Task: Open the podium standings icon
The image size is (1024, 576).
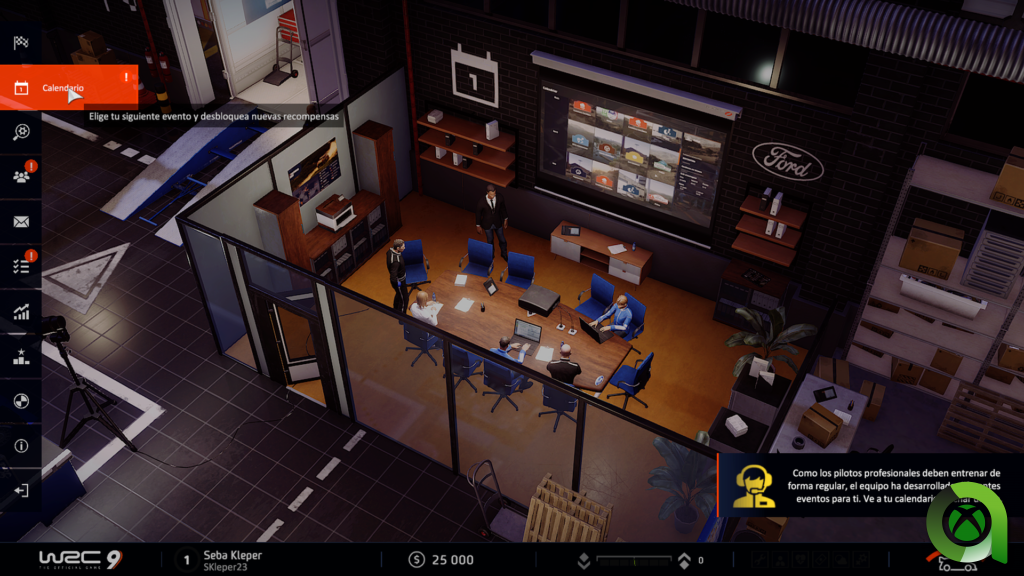Action: (x=21, y=356)
